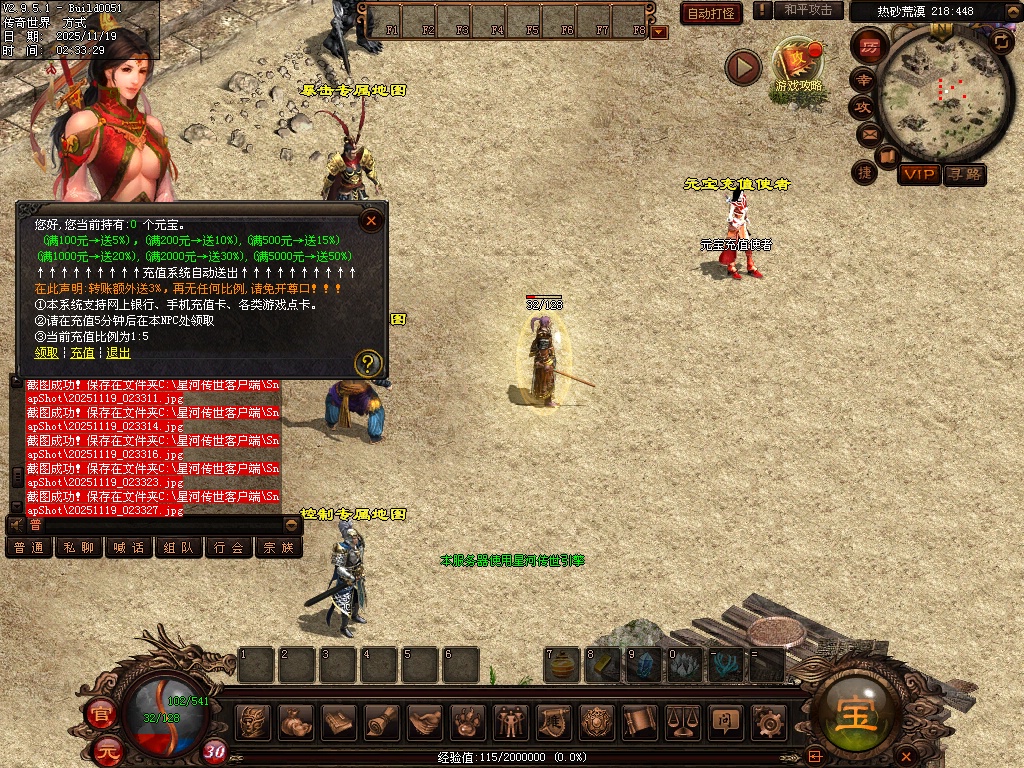Open the 游戏攻略 game guide icon

coord(798,68)
